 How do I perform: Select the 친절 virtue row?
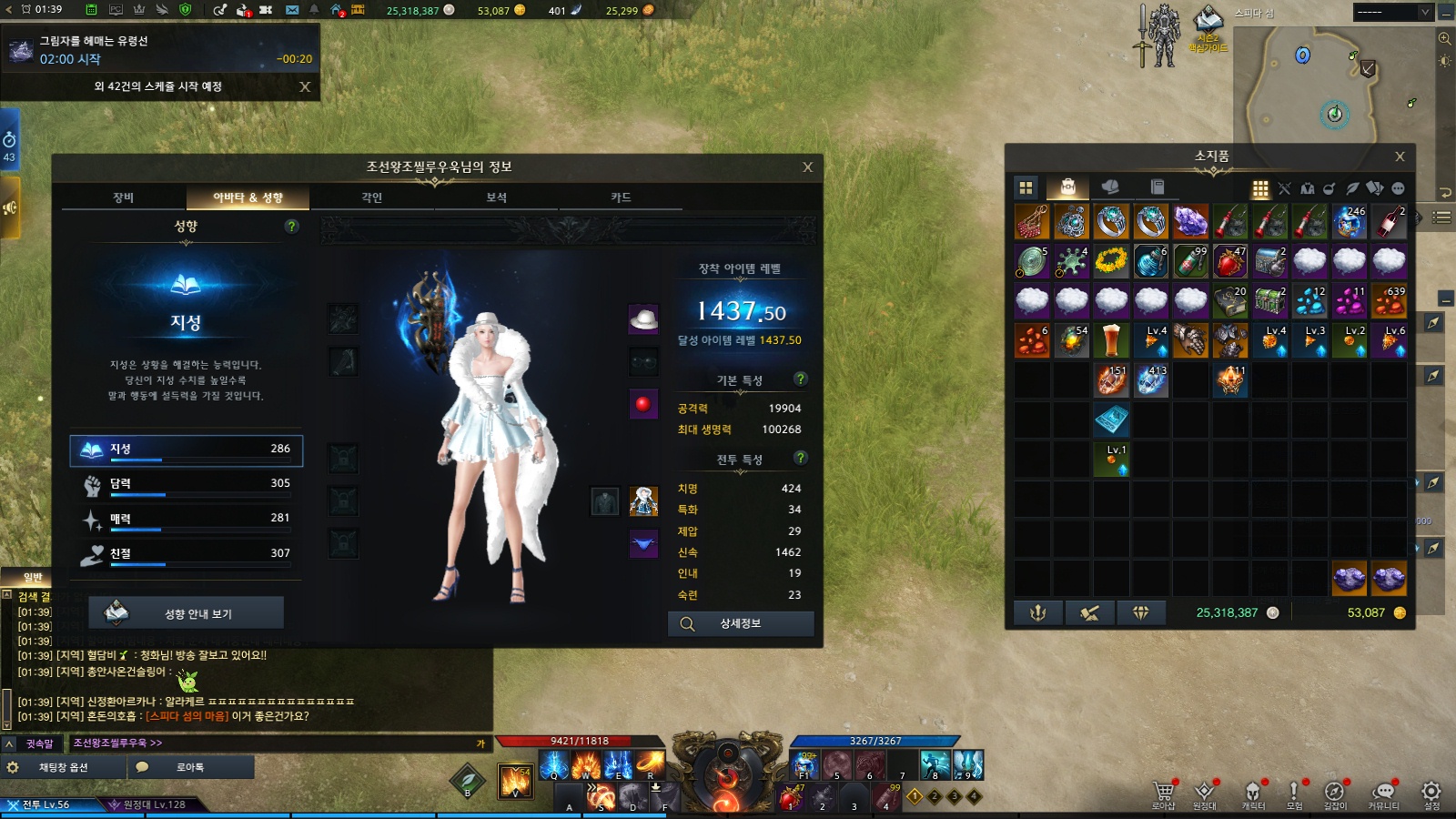tap(187, 553)
